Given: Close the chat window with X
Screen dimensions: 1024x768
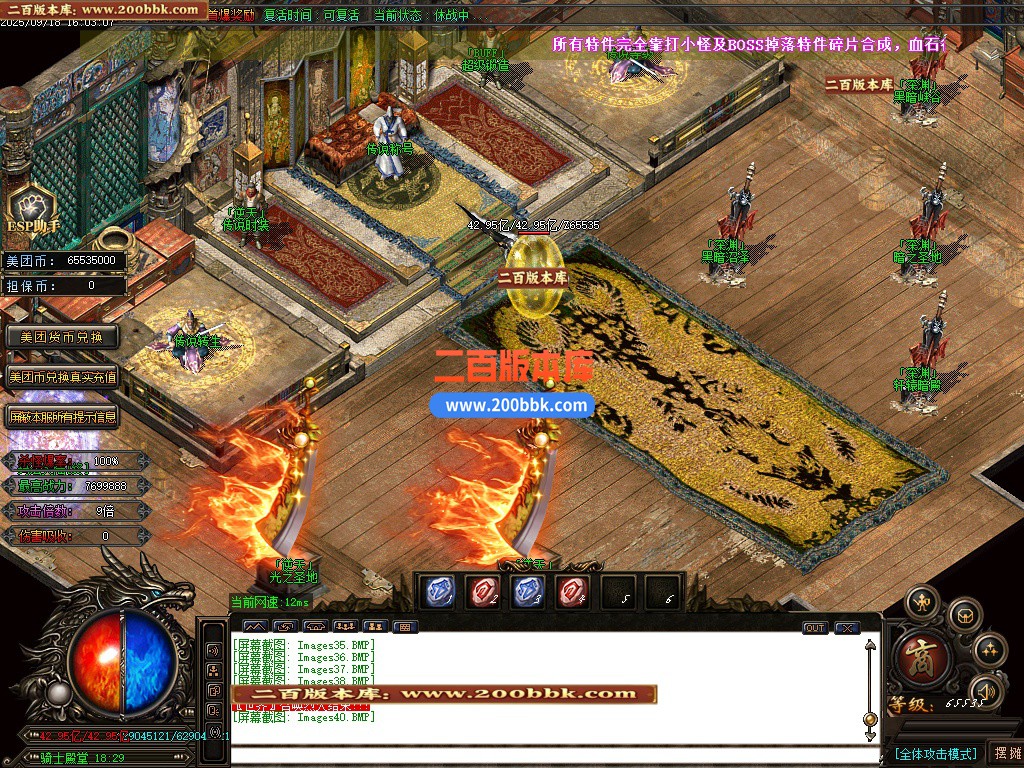Looking at the screenshot, I should pos(847,628).
